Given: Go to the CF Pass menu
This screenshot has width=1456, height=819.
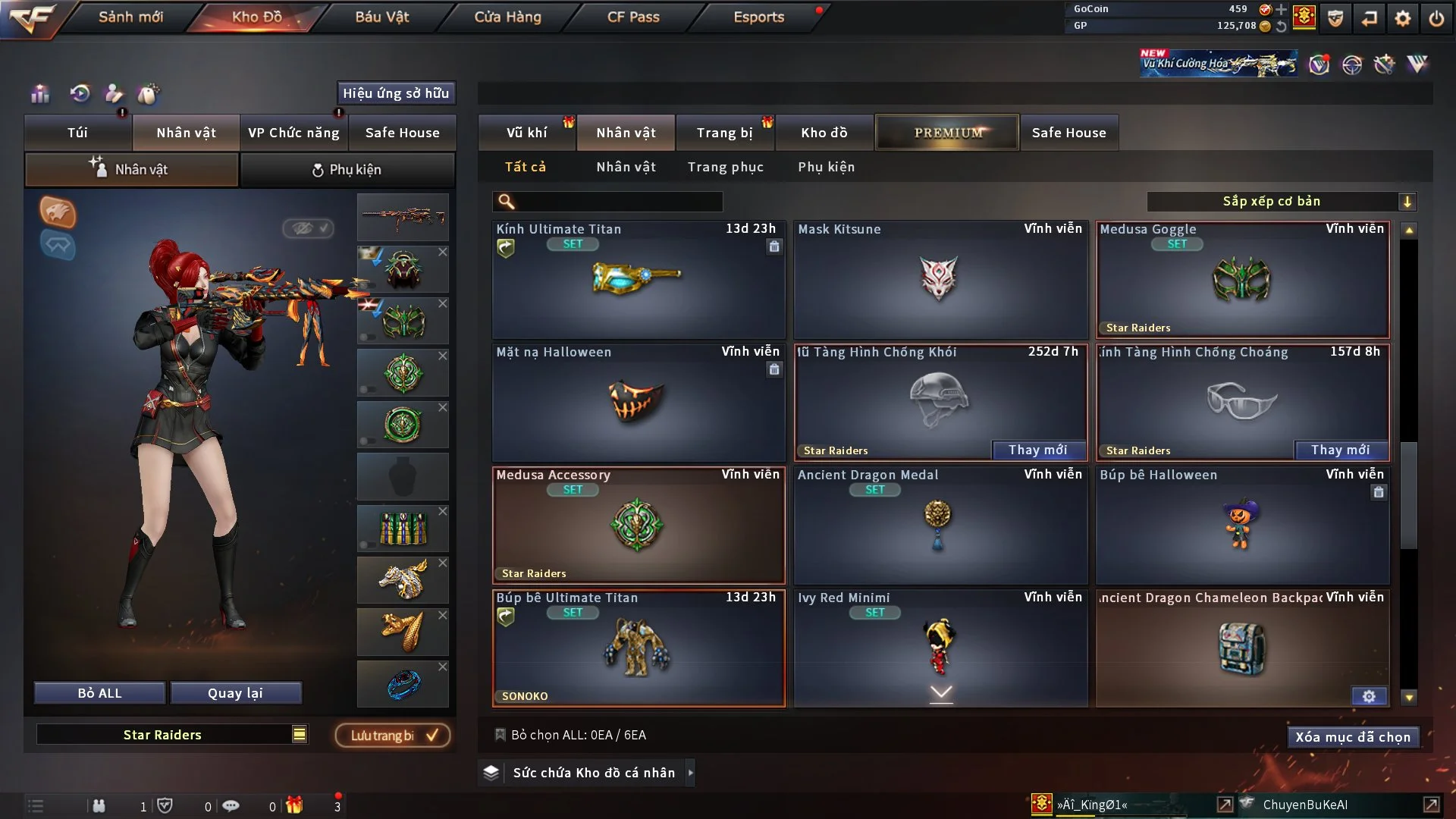Looking at the screenshot, I should coord(633,17).
